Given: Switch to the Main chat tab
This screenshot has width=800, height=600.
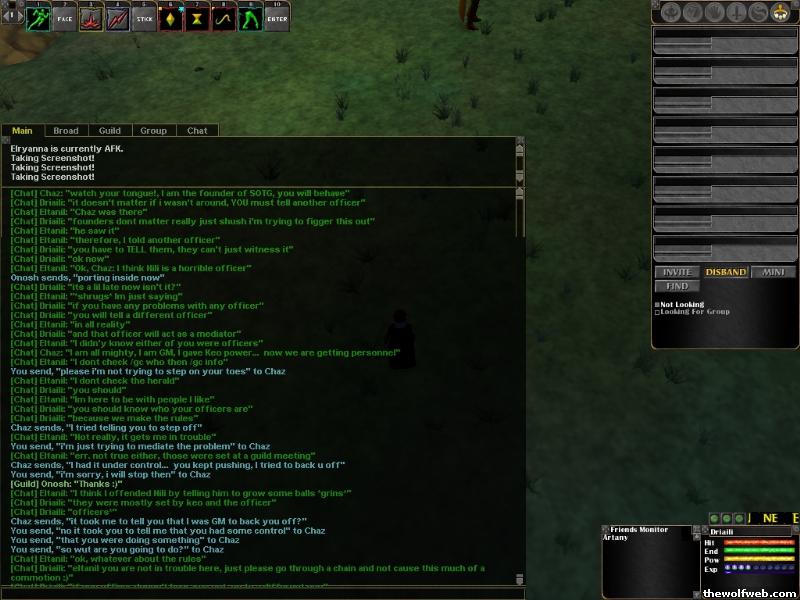Looking at the screenshot, I should tap(22, 131).
